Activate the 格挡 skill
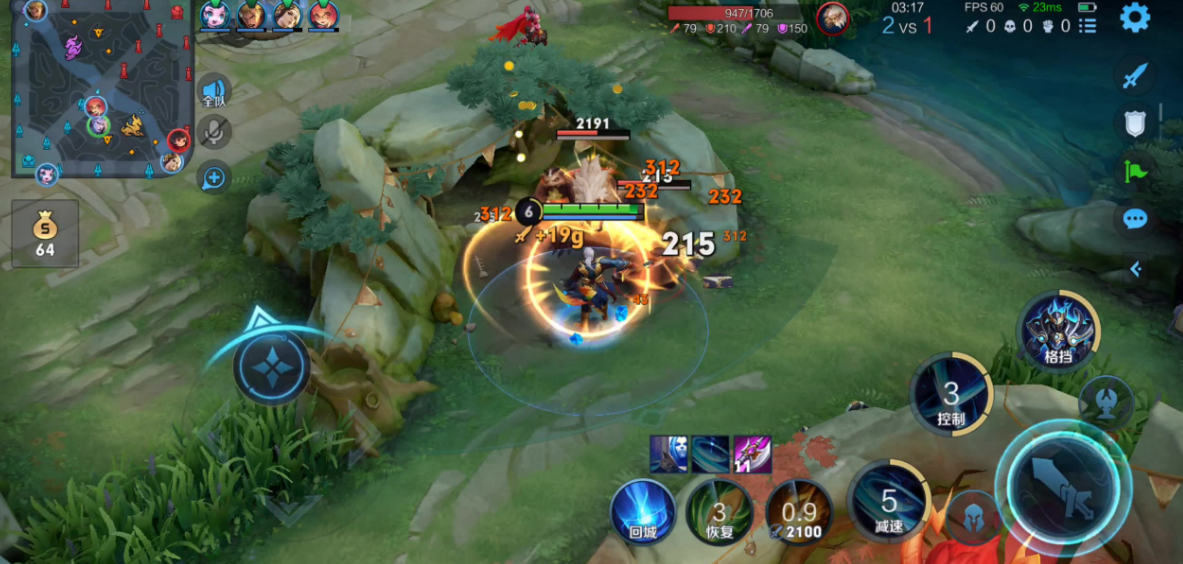This screenshot has height=564, width=1183. coord(1057,332)
